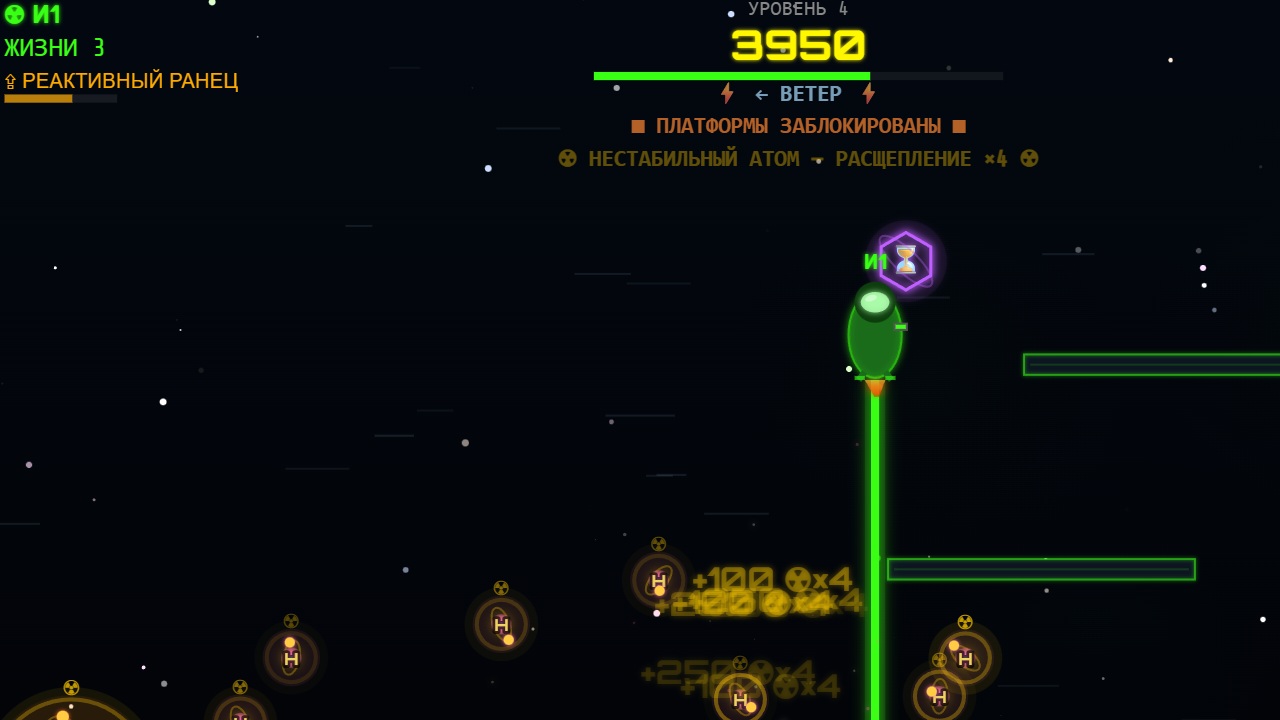Click the orange square left of ПЛАТФОРМЫ ЗАБЛОКИРОВАНЫ

click(x=637, y=125)
